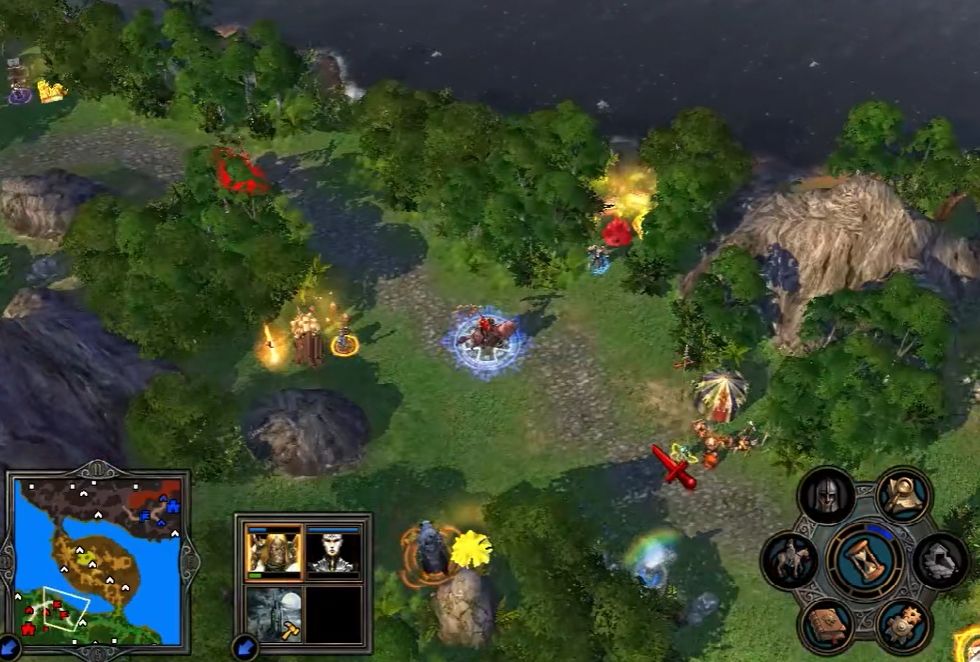Collapse the hero list with its blue arrow
980x662 pixels.
click(x=243, y=647)
